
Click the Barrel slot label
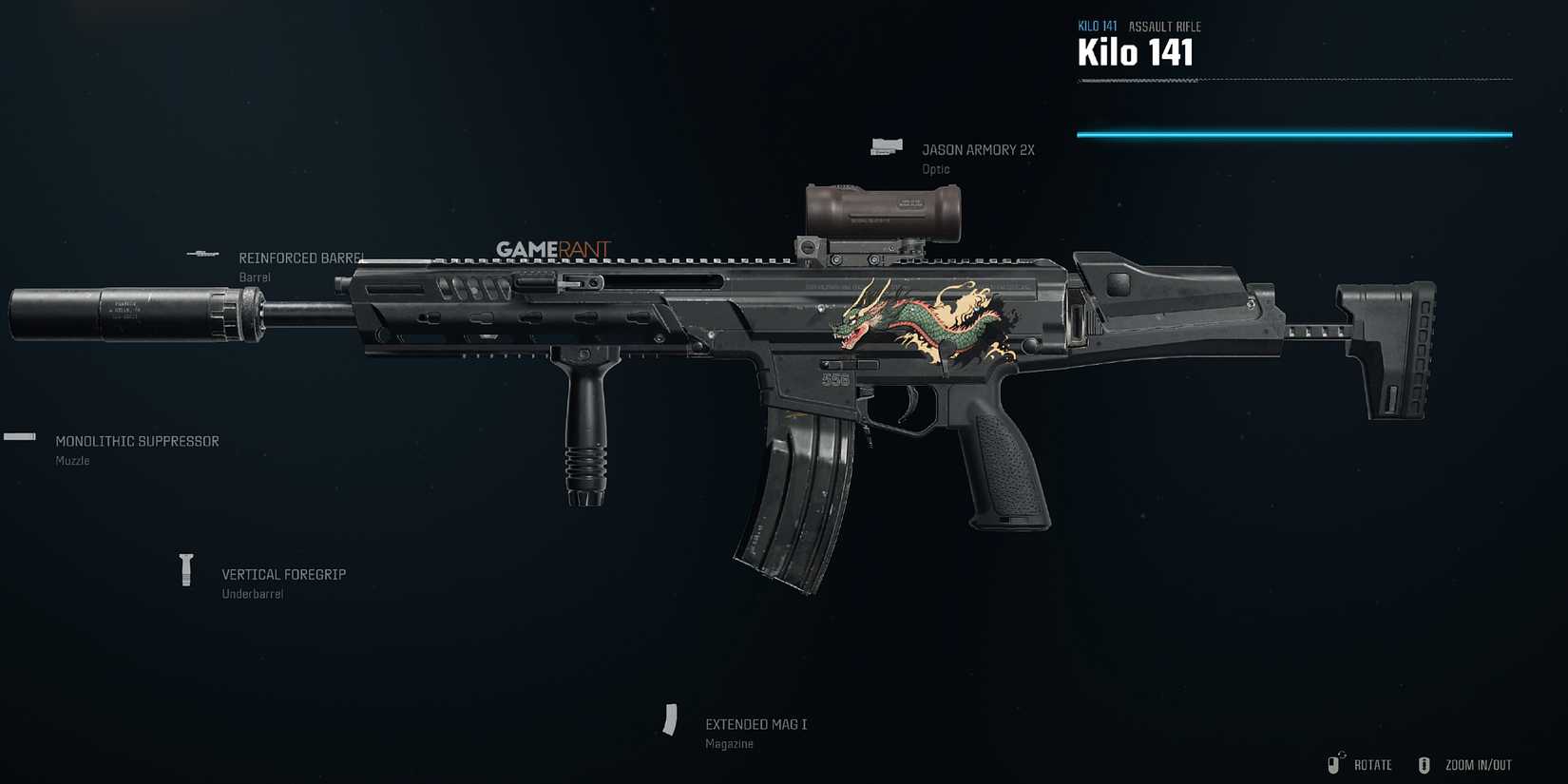254,277
